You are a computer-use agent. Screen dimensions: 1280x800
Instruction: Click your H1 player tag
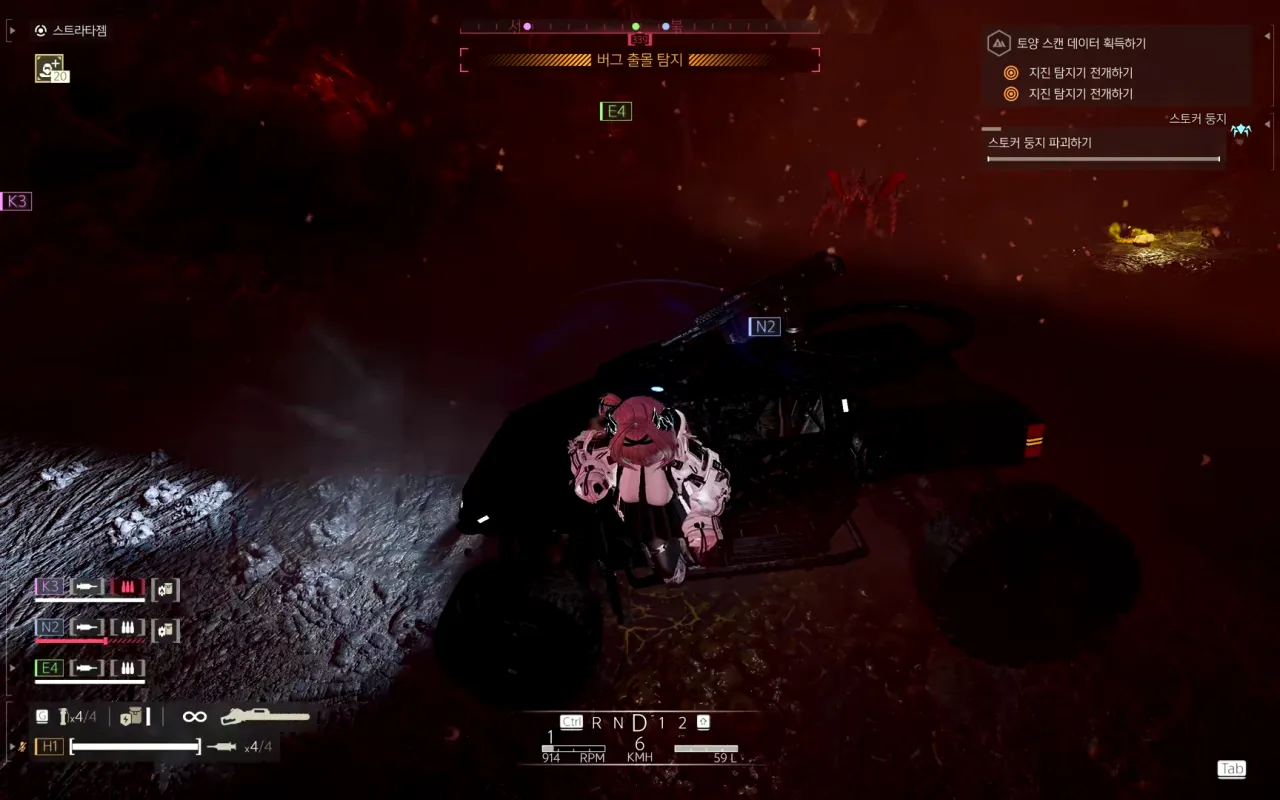click(49, 746)
